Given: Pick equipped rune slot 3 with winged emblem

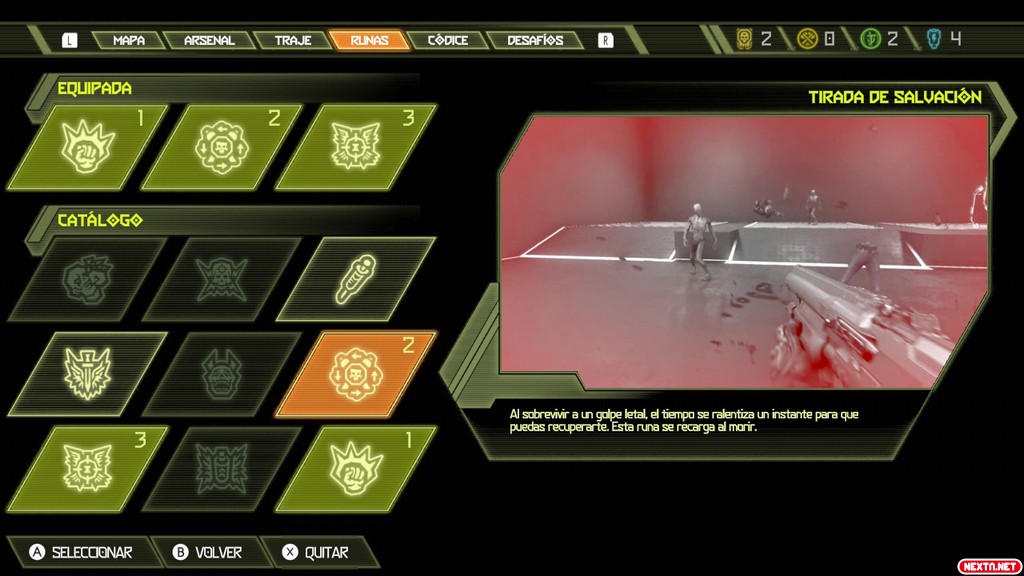Looking at the screenshot, I should click(x=356, y=146).
